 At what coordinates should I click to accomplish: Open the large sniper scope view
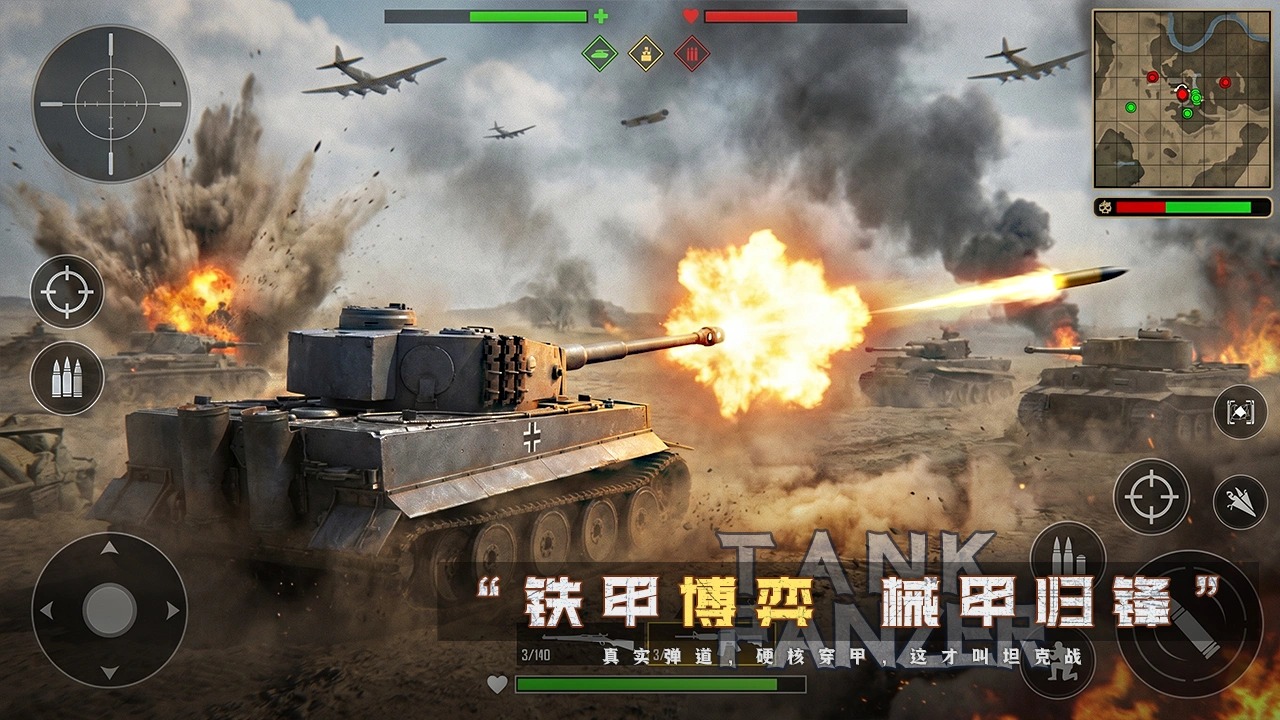pyautogui.click(x=110, y=104)
